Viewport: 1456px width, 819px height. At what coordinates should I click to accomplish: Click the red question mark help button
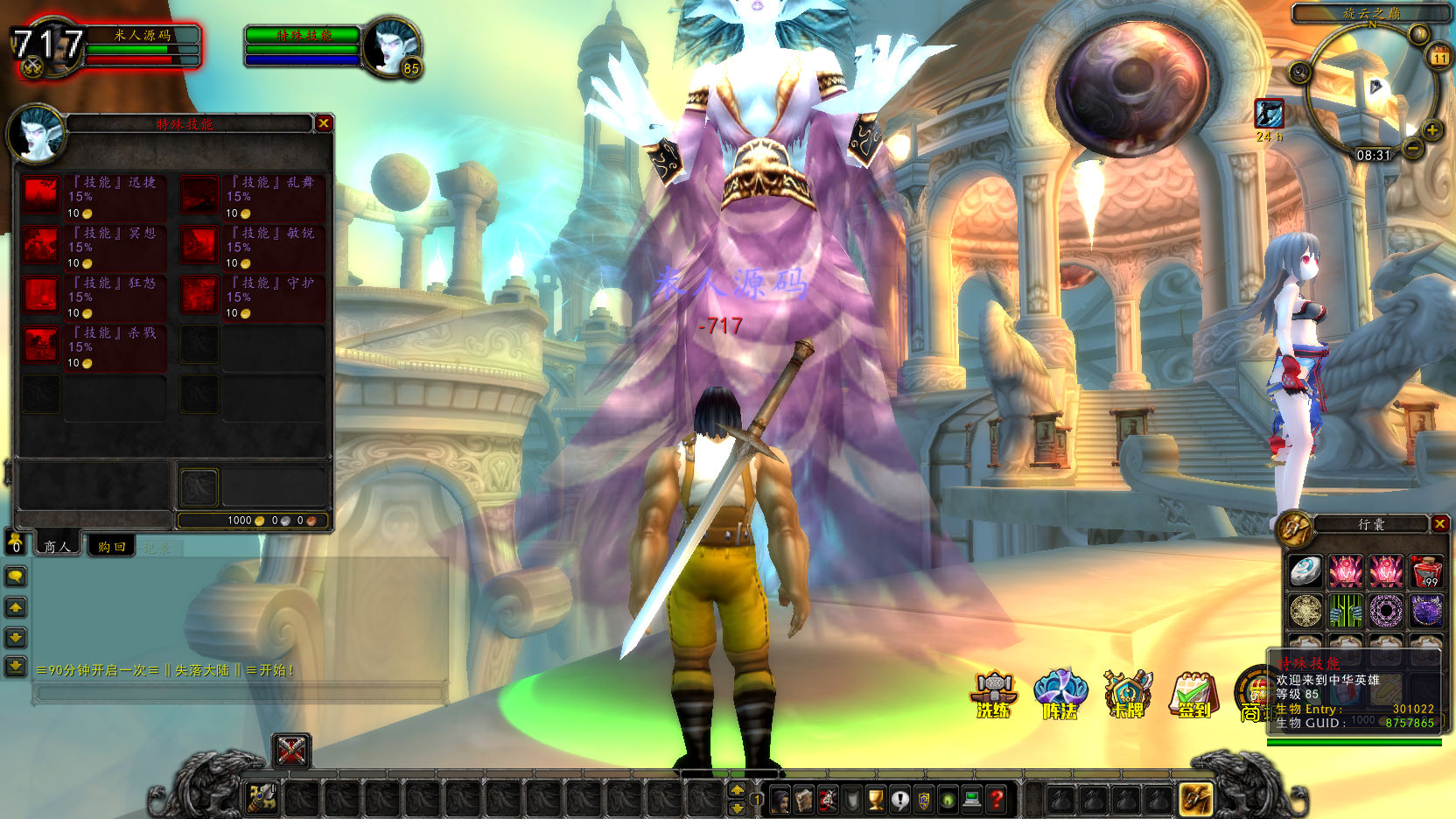(996, 799)
